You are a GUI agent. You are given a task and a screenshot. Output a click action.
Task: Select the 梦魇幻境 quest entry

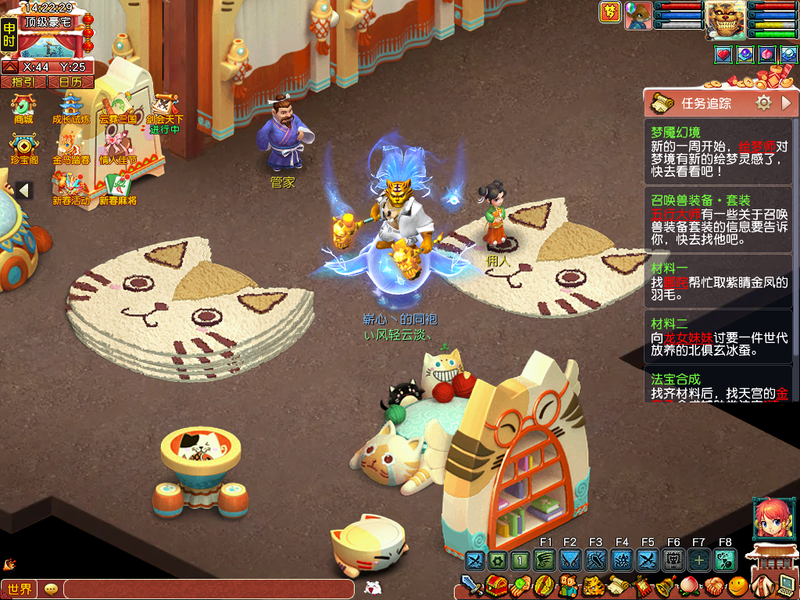click(718, 152)
